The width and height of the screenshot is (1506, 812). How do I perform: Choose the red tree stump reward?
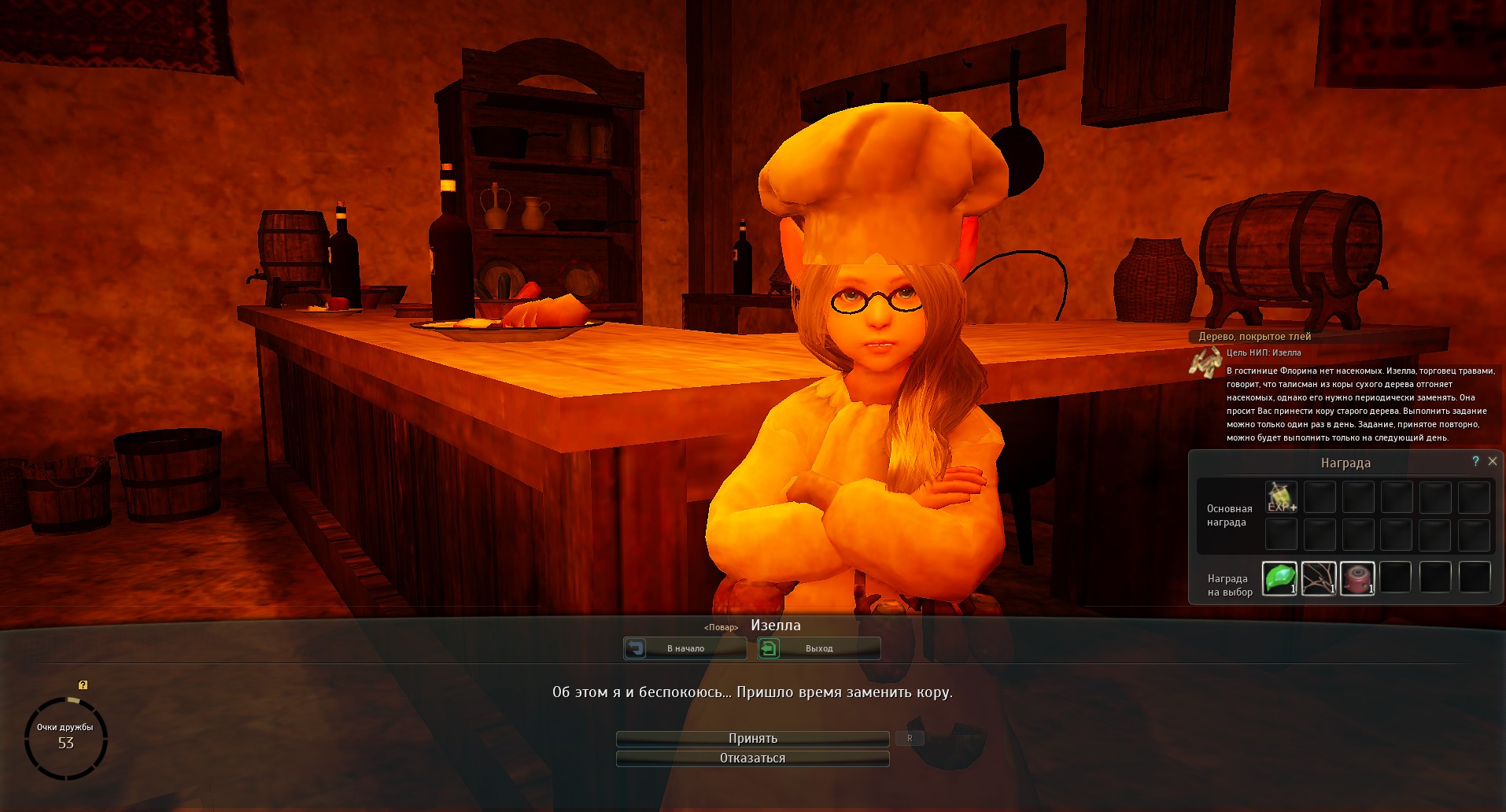coord(1357,578)
